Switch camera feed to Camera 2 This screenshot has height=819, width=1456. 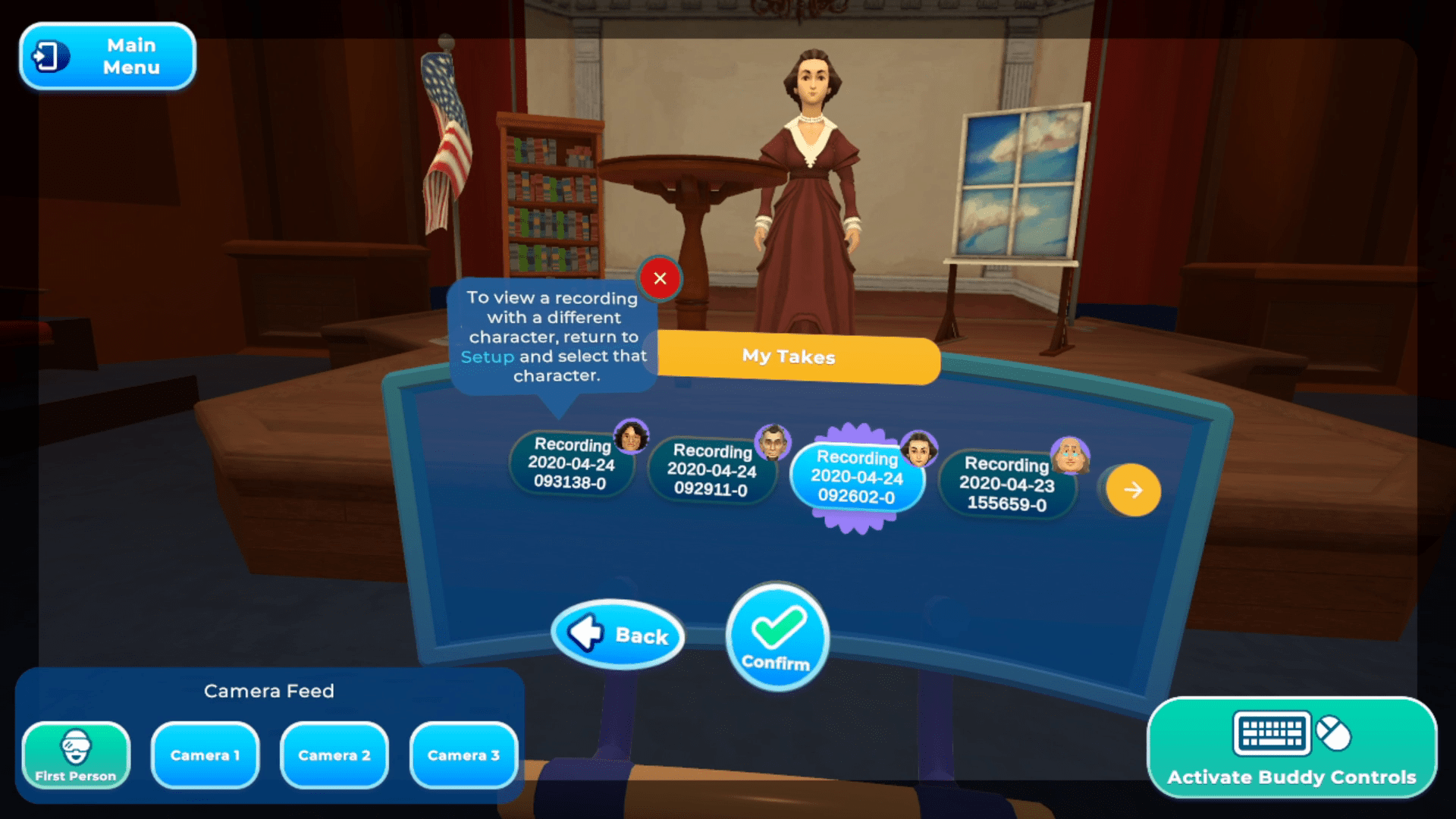334,755
